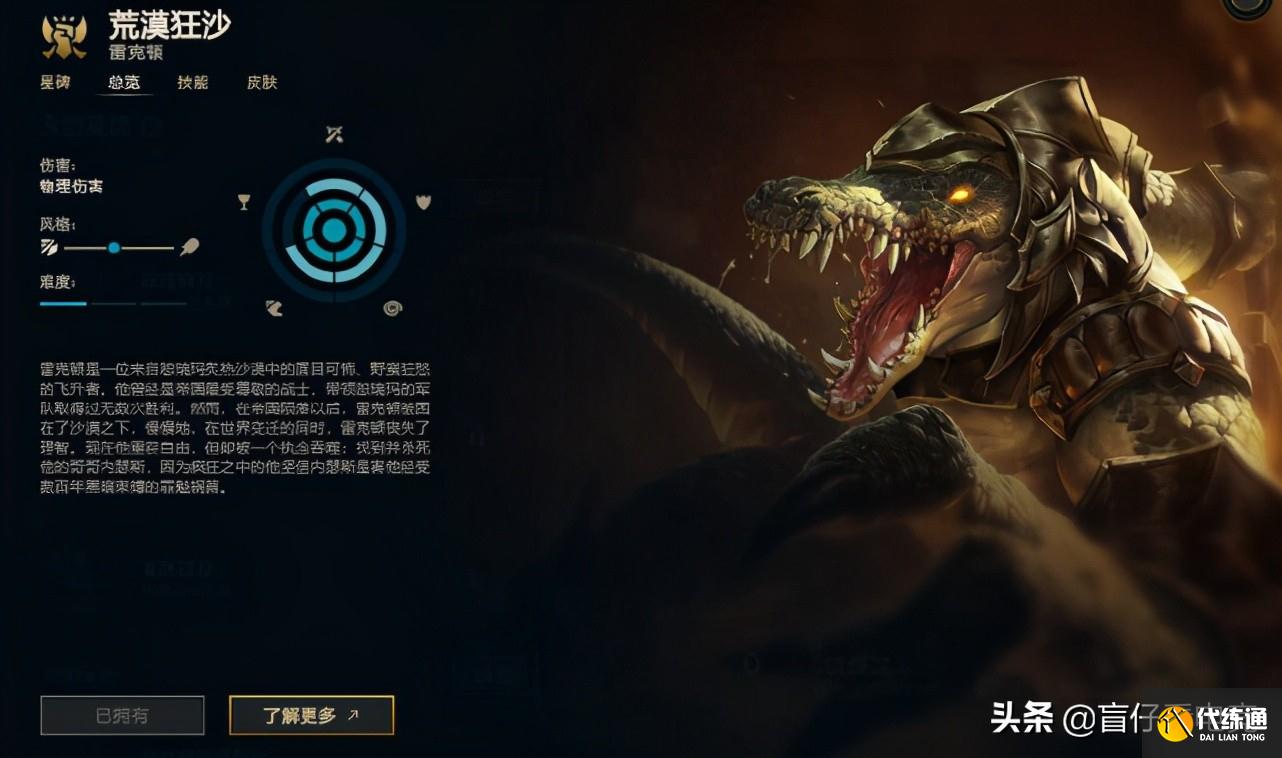Click the 了解更多 learn more button
The image size is (1282, 758).
coord(311,715)
